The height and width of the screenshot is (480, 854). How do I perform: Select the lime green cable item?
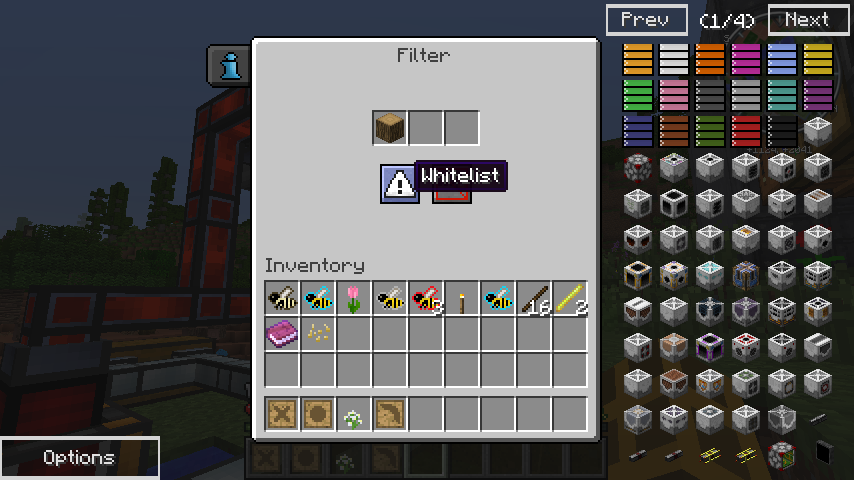point(637,94)
